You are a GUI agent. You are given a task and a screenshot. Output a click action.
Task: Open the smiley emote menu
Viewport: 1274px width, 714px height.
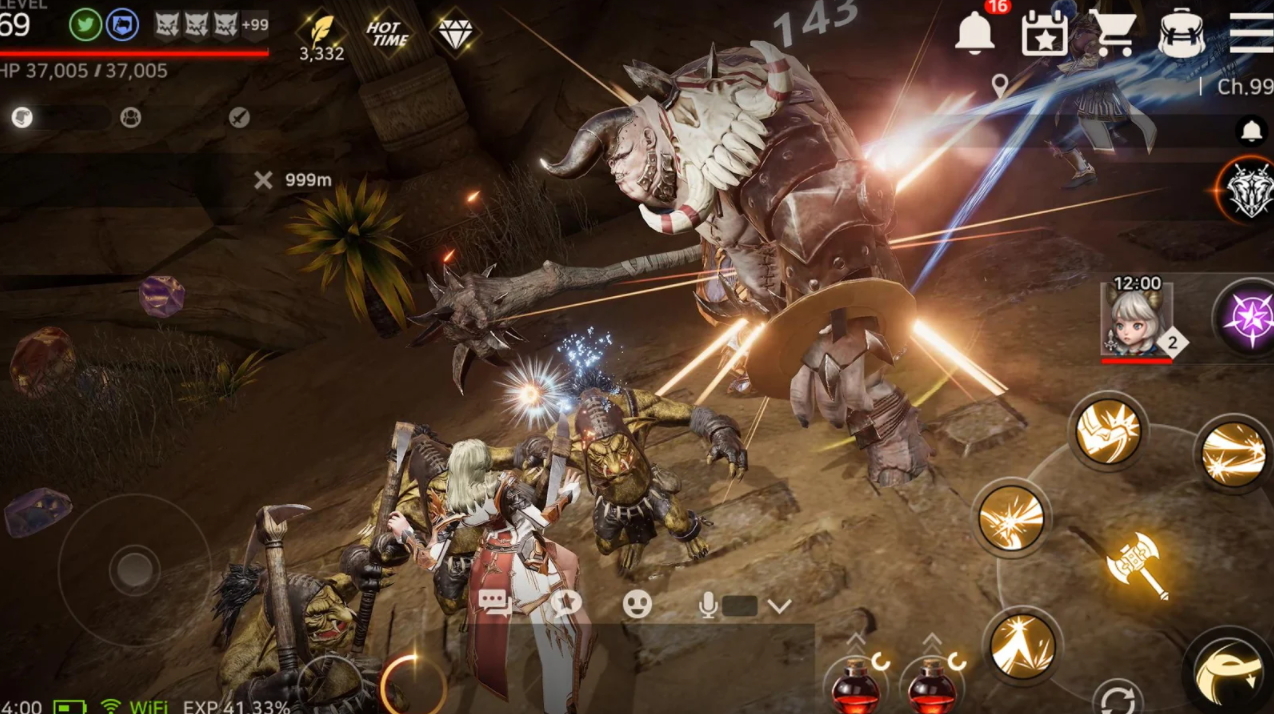coord(637,603)
